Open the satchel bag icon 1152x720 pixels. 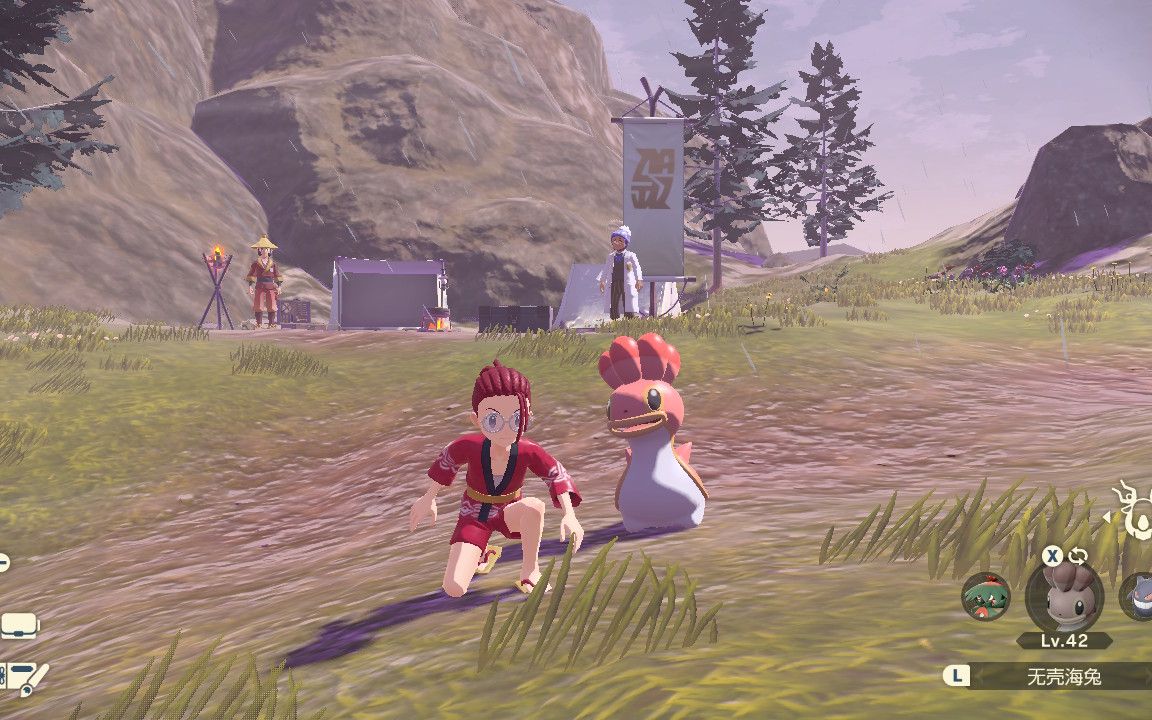[x=17, y=626]
